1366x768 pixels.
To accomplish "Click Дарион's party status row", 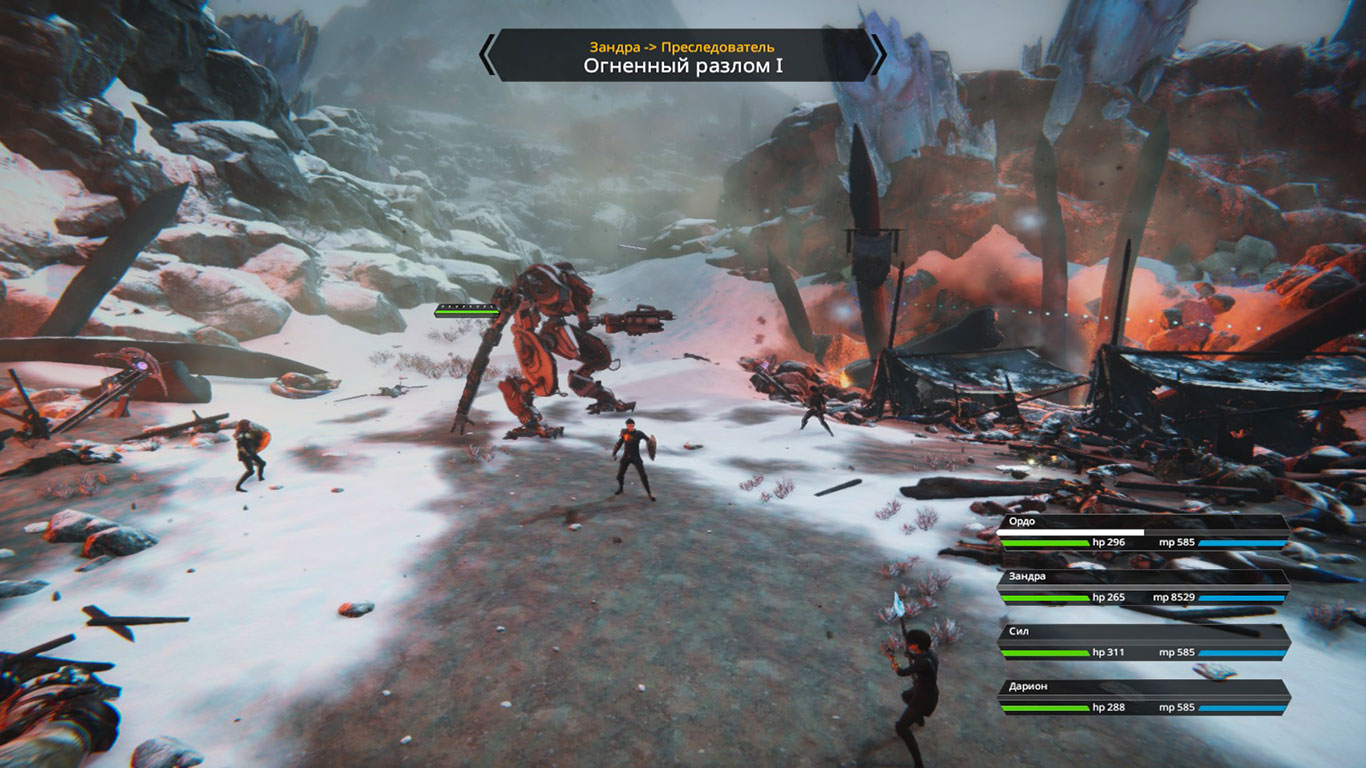I will coord(1142,698).
